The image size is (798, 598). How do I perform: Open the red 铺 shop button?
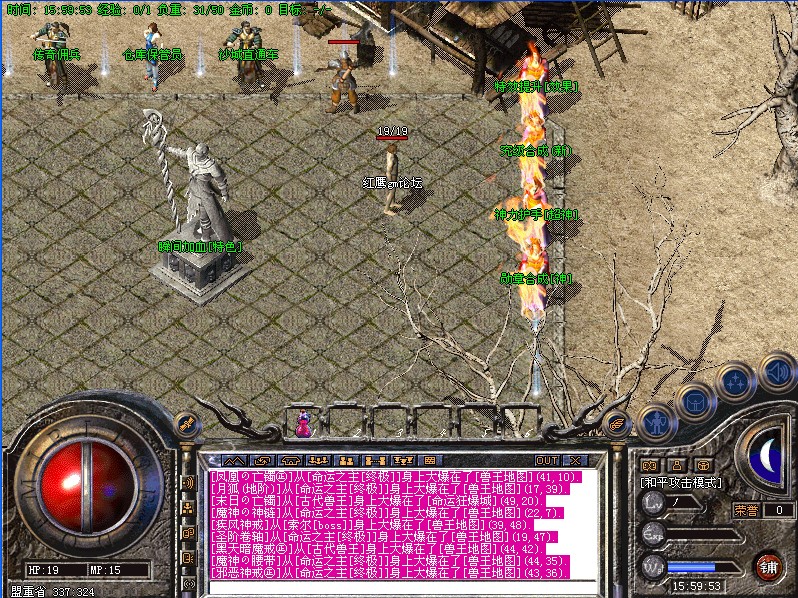tap(767, 566)
